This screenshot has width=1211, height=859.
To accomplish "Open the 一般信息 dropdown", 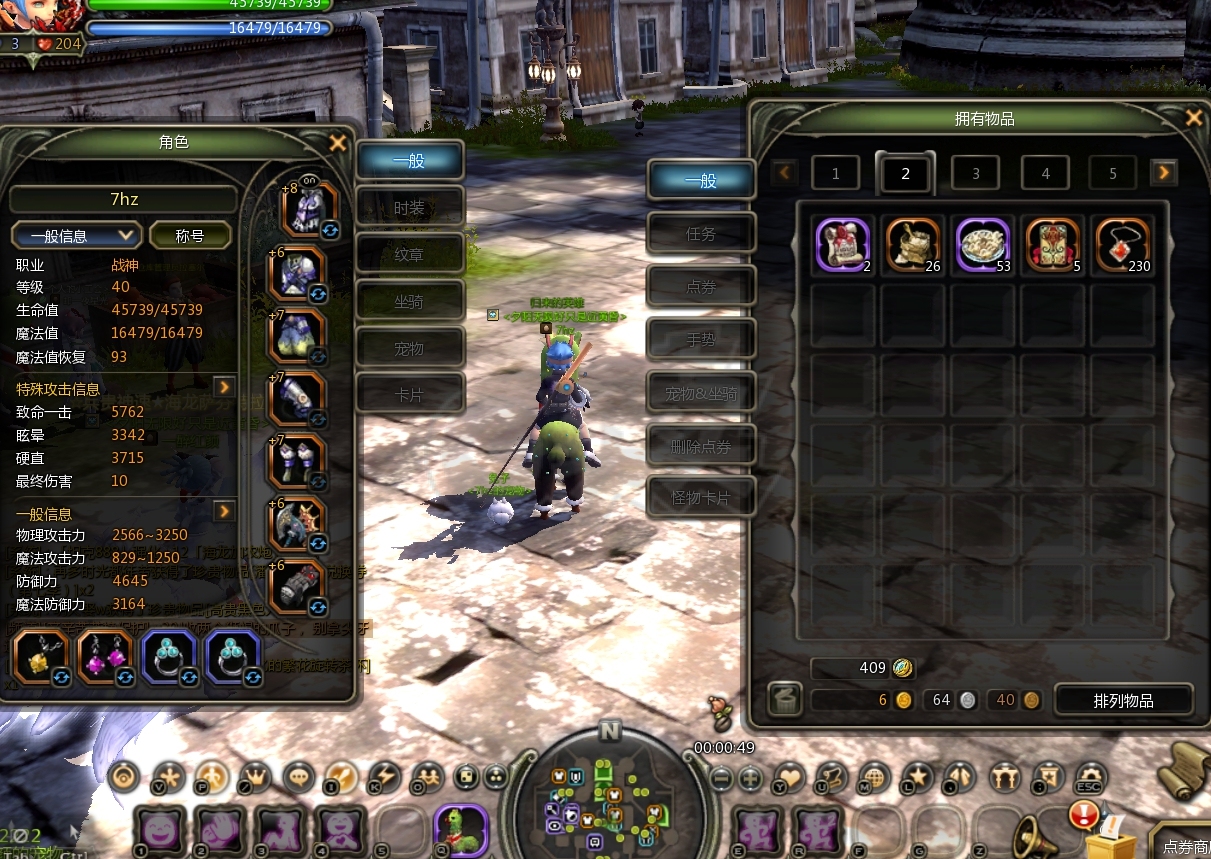I will click(75, 236).
